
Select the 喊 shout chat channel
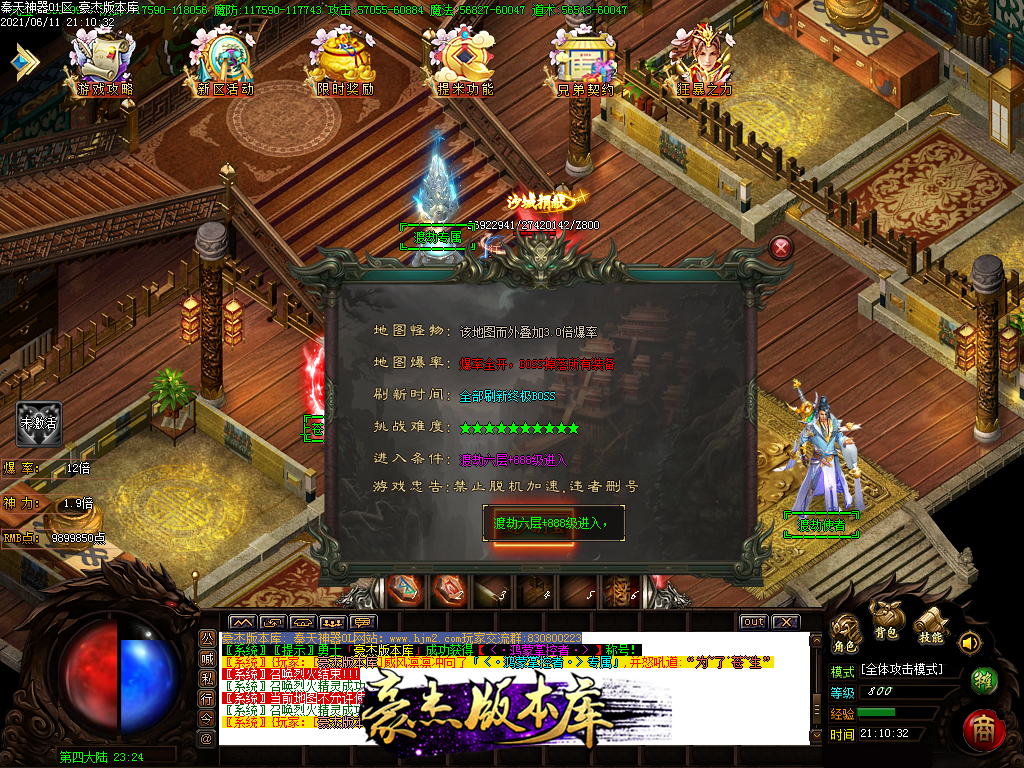[x=207, y=658]
